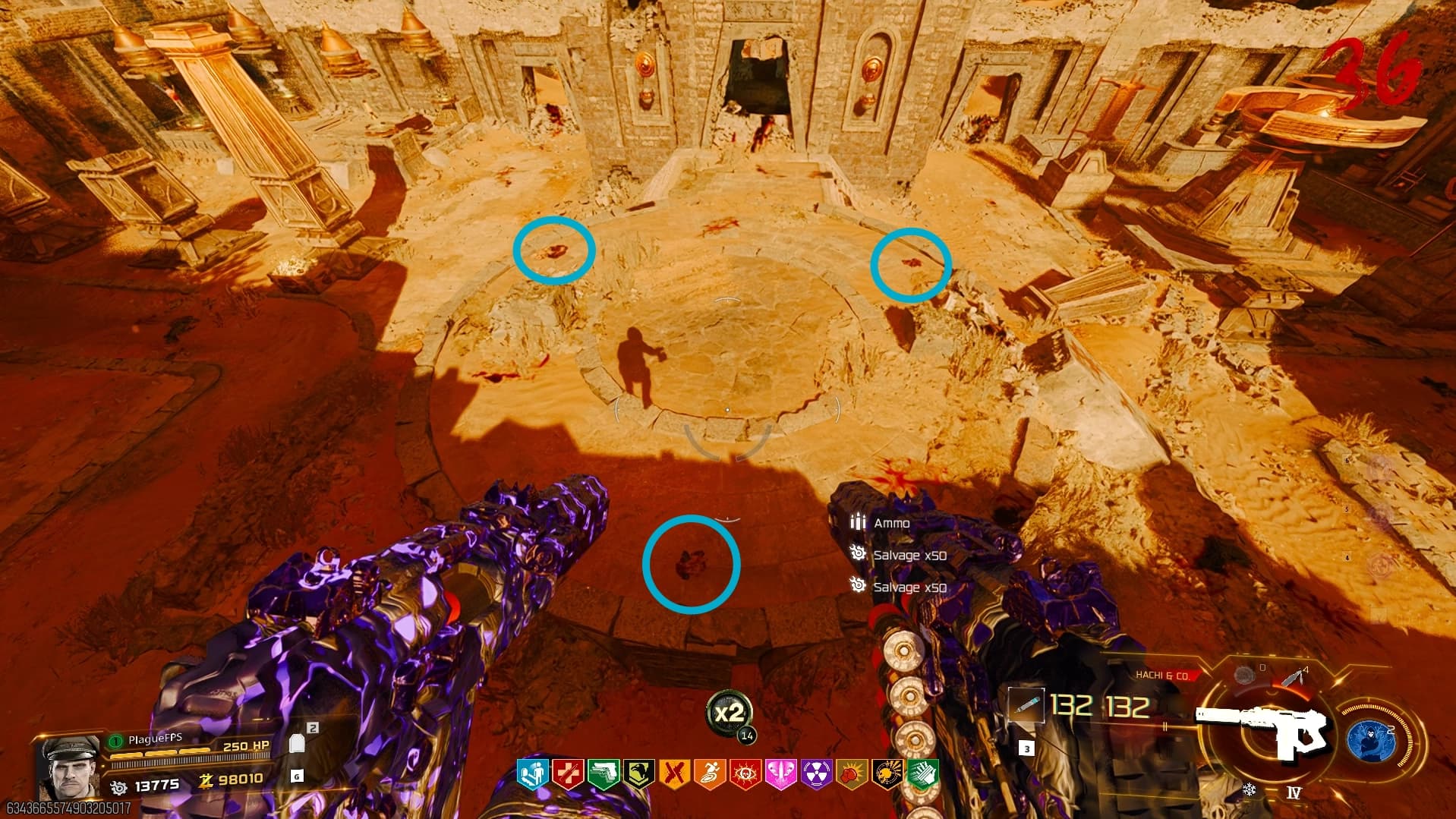Image resolution: width=1456 pixels, height=819 pixels.
Task: Select the greyed-out grenade equipment icon
Action: click(1243, 675)
